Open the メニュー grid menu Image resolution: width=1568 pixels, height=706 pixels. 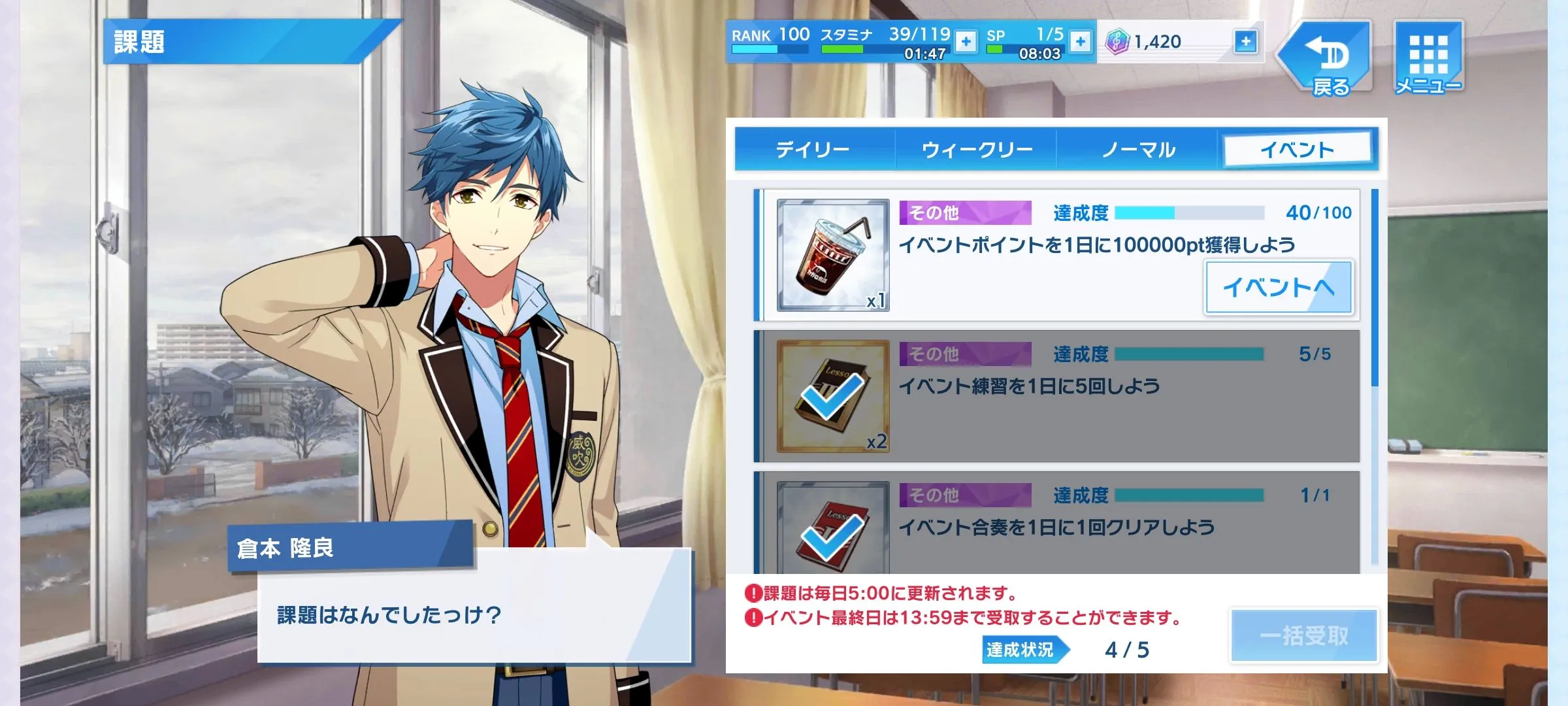tap(1428, 59)
